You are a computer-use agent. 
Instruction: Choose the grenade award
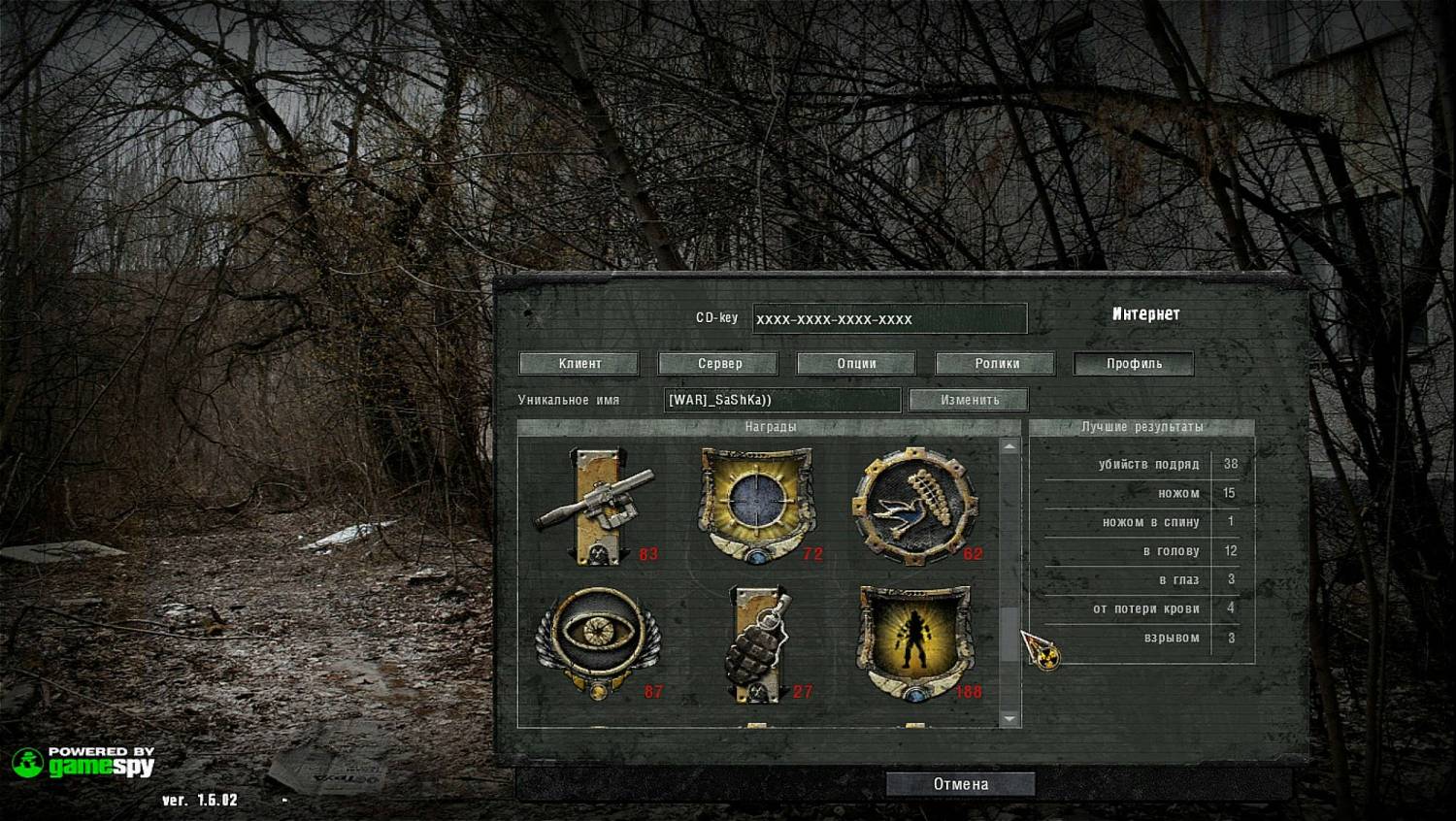click(x=757, y=643)
